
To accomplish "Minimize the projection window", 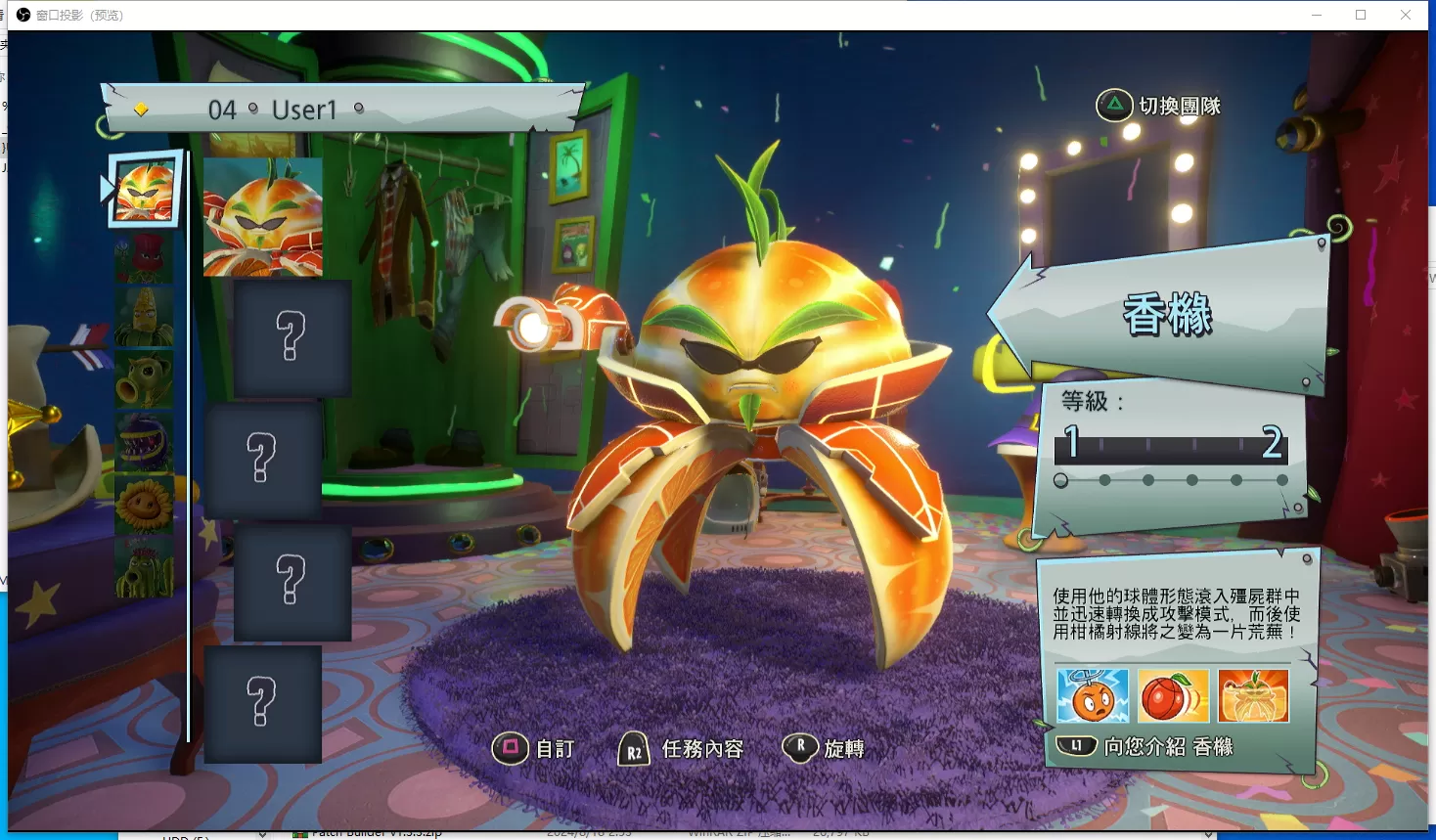I will pyautogui.click(x=1316, y=15).
